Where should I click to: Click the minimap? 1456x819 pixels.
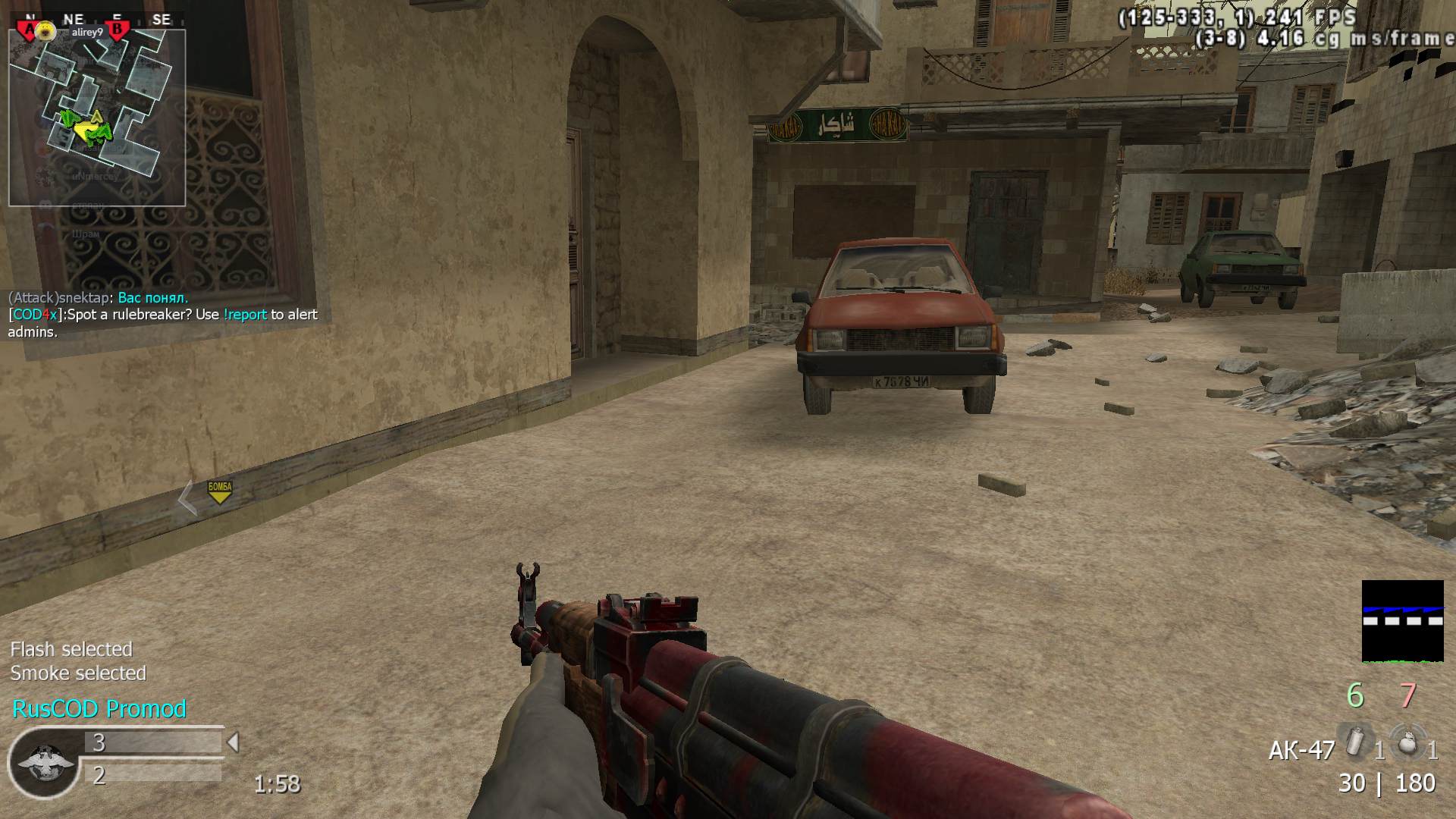[97, 118]
